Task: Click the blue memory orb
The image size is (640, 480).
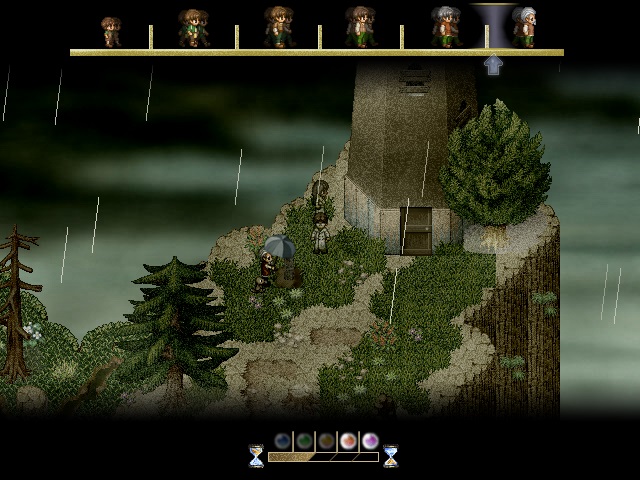Action: [x=283, y=440]
